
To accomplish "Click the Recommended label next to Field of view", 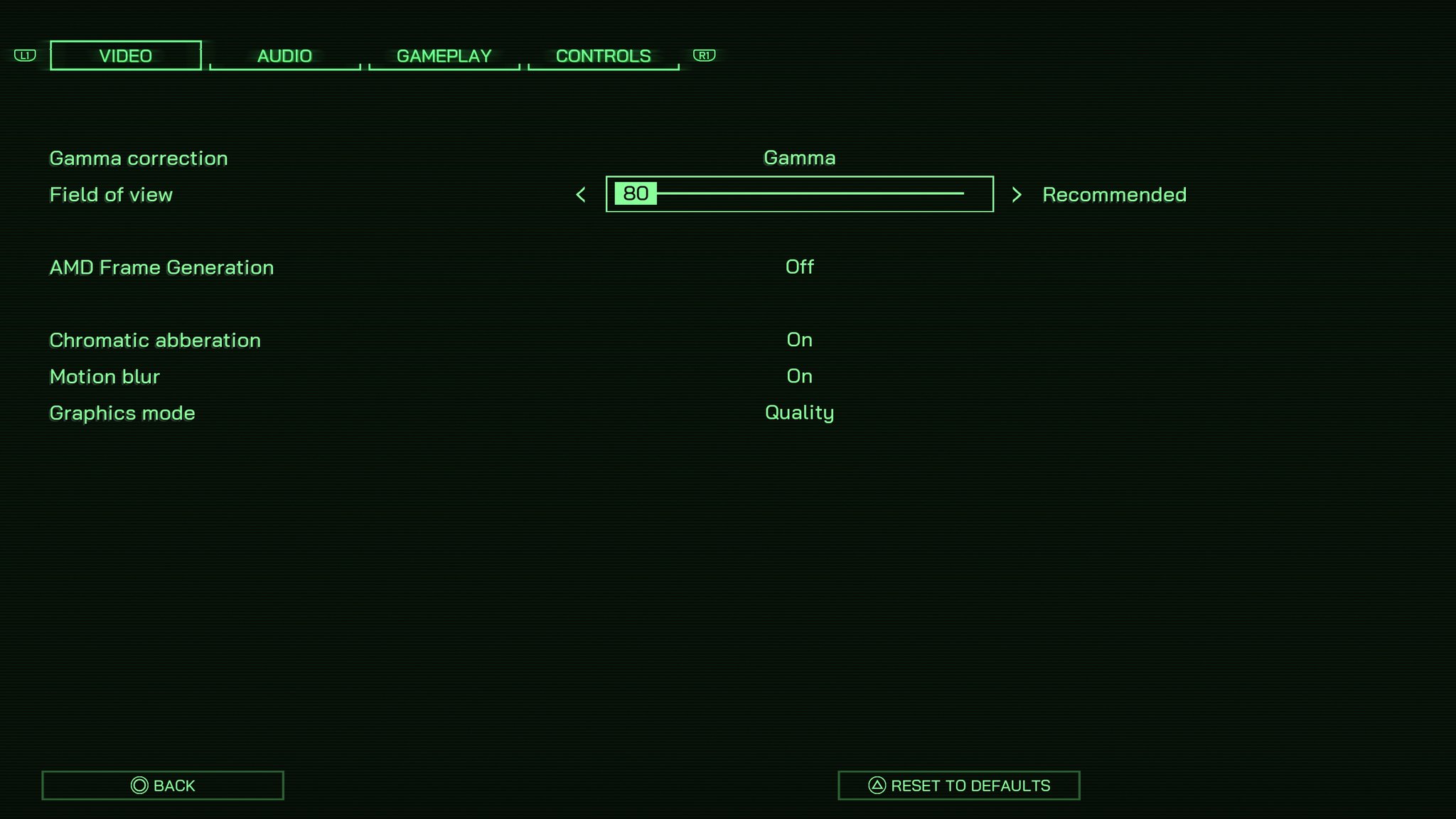I will (x=1113, y=194).
